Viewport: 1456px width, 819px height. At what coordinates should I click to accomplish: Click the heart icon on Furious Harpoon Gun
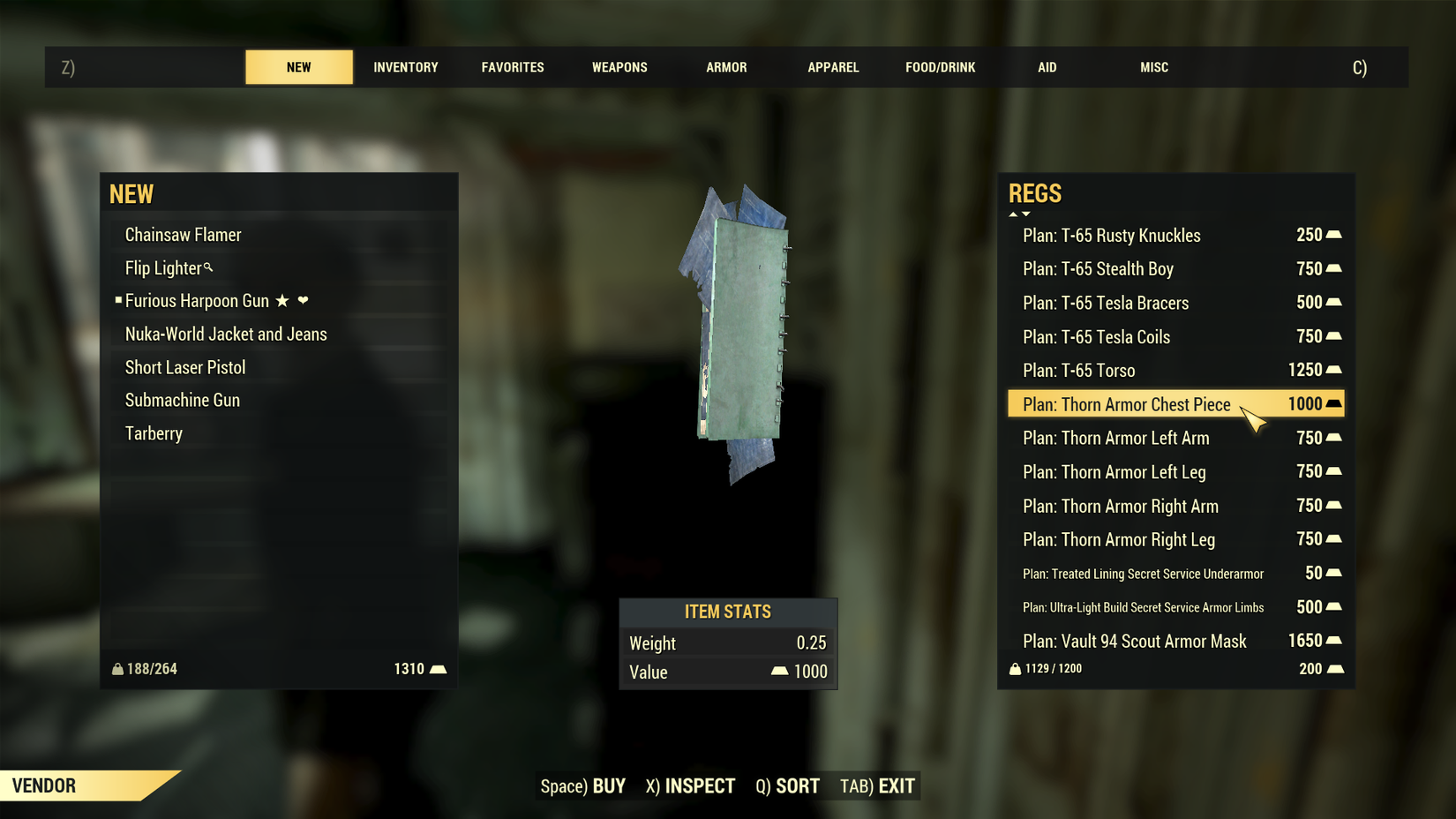pyautogui.click(x=304, y=301)
